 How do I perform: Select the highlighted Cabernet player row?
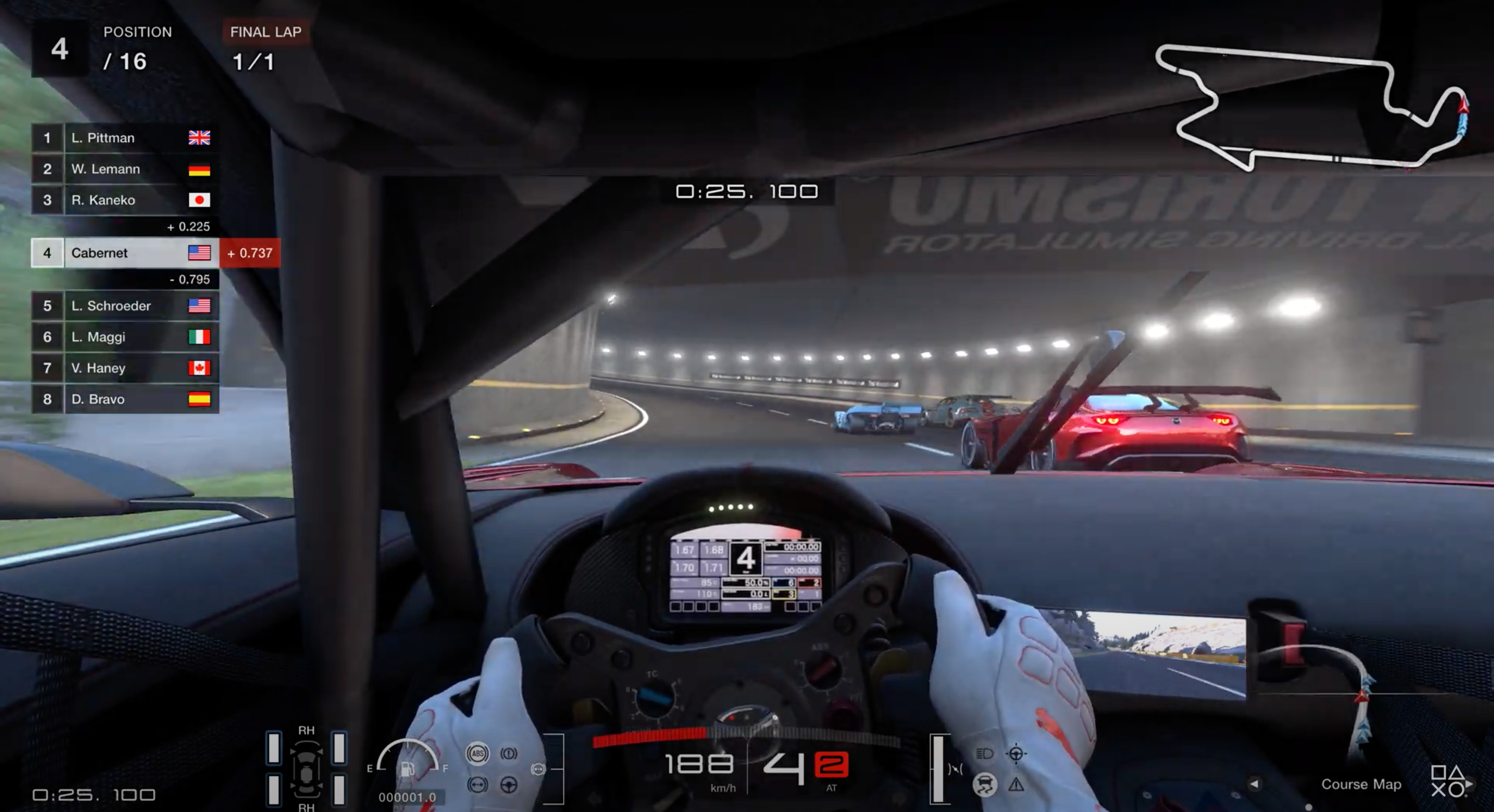(x=125, y=253)
